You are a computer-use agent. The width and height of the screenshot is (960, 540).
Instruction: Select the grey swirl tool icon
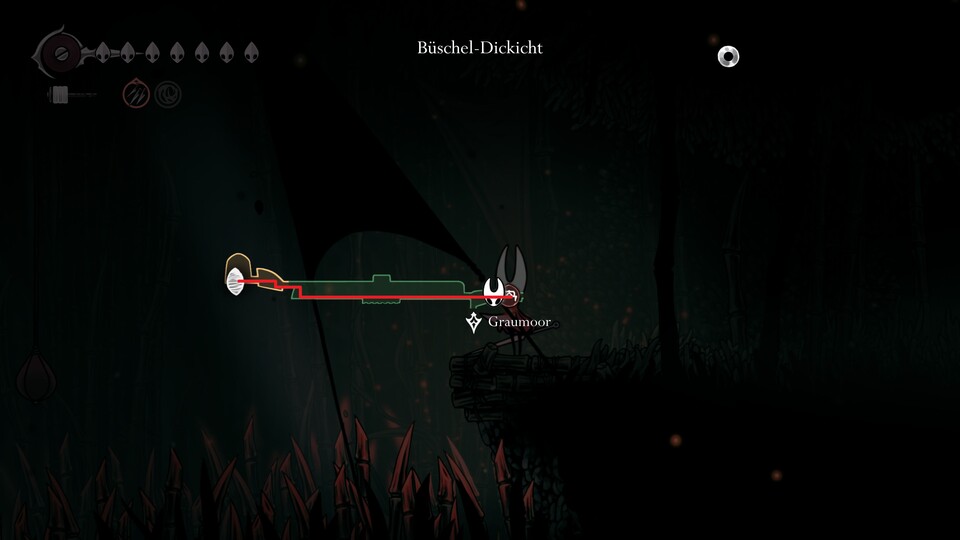[168, 95]
